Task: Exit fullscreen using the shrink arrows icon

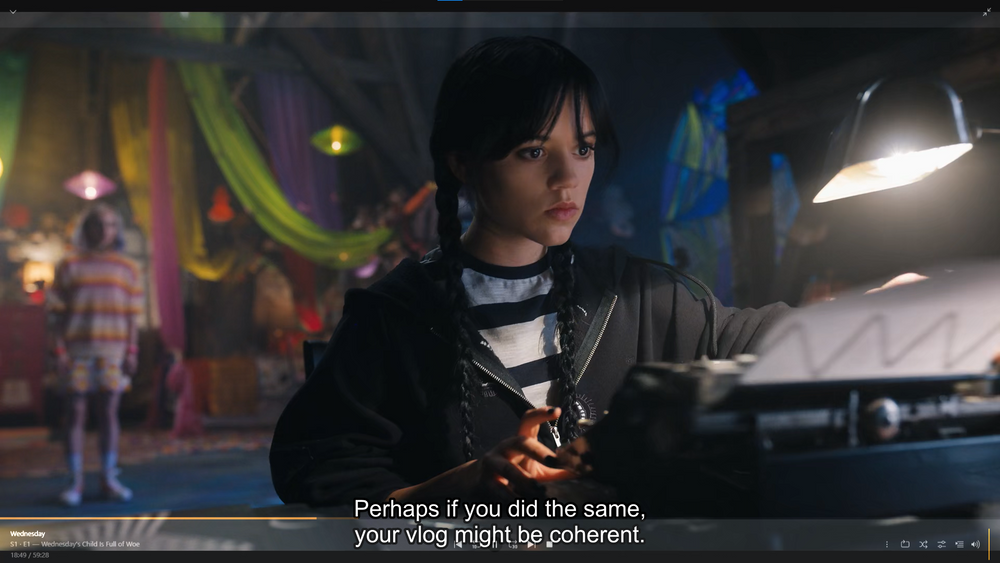Action: tap(987, 12)
